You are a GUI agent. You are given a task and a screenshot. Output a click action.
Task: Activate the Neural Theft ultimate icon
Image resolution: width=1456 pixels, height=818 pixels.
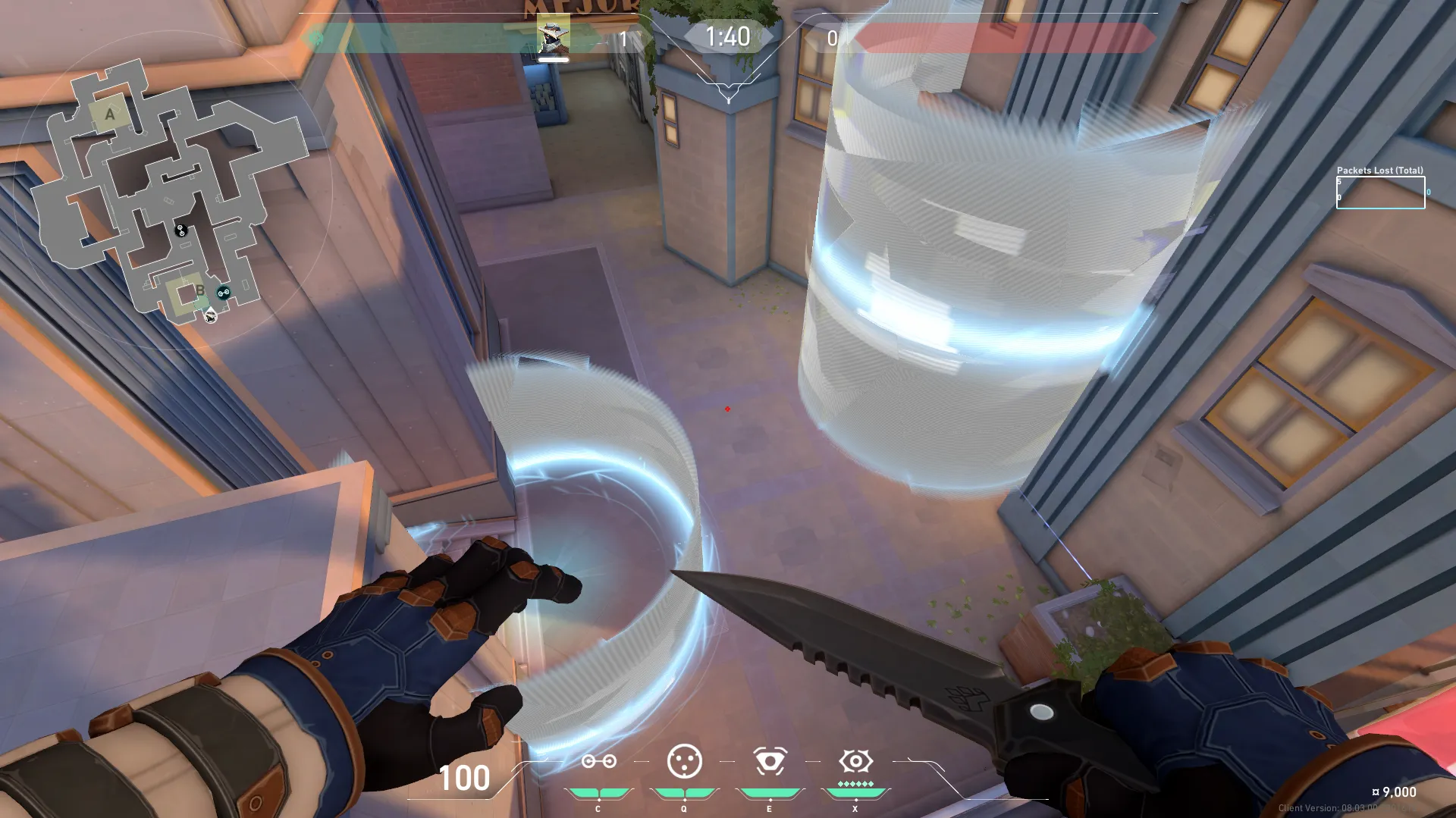[855, 761]
